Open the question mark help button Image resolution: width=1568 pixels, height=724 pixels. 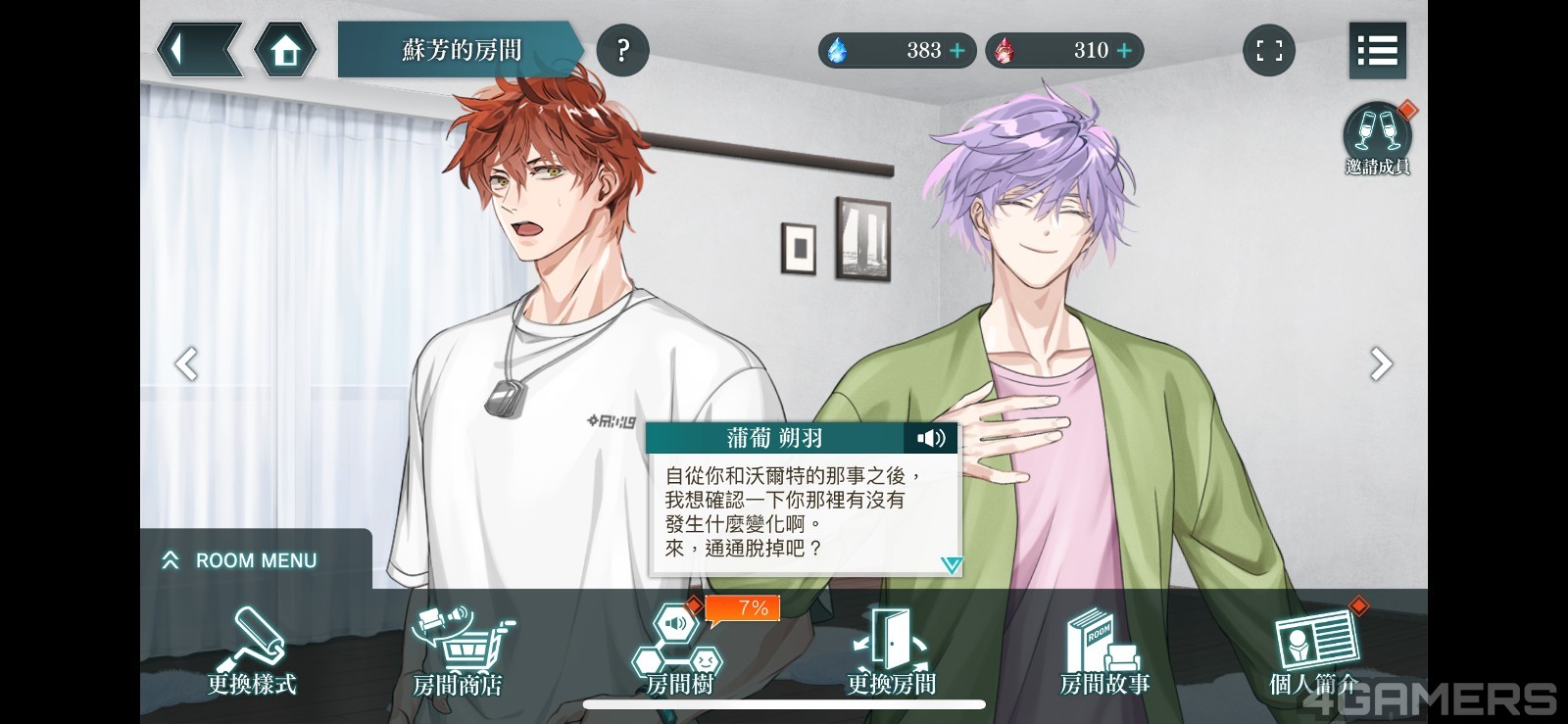point(622,50)
